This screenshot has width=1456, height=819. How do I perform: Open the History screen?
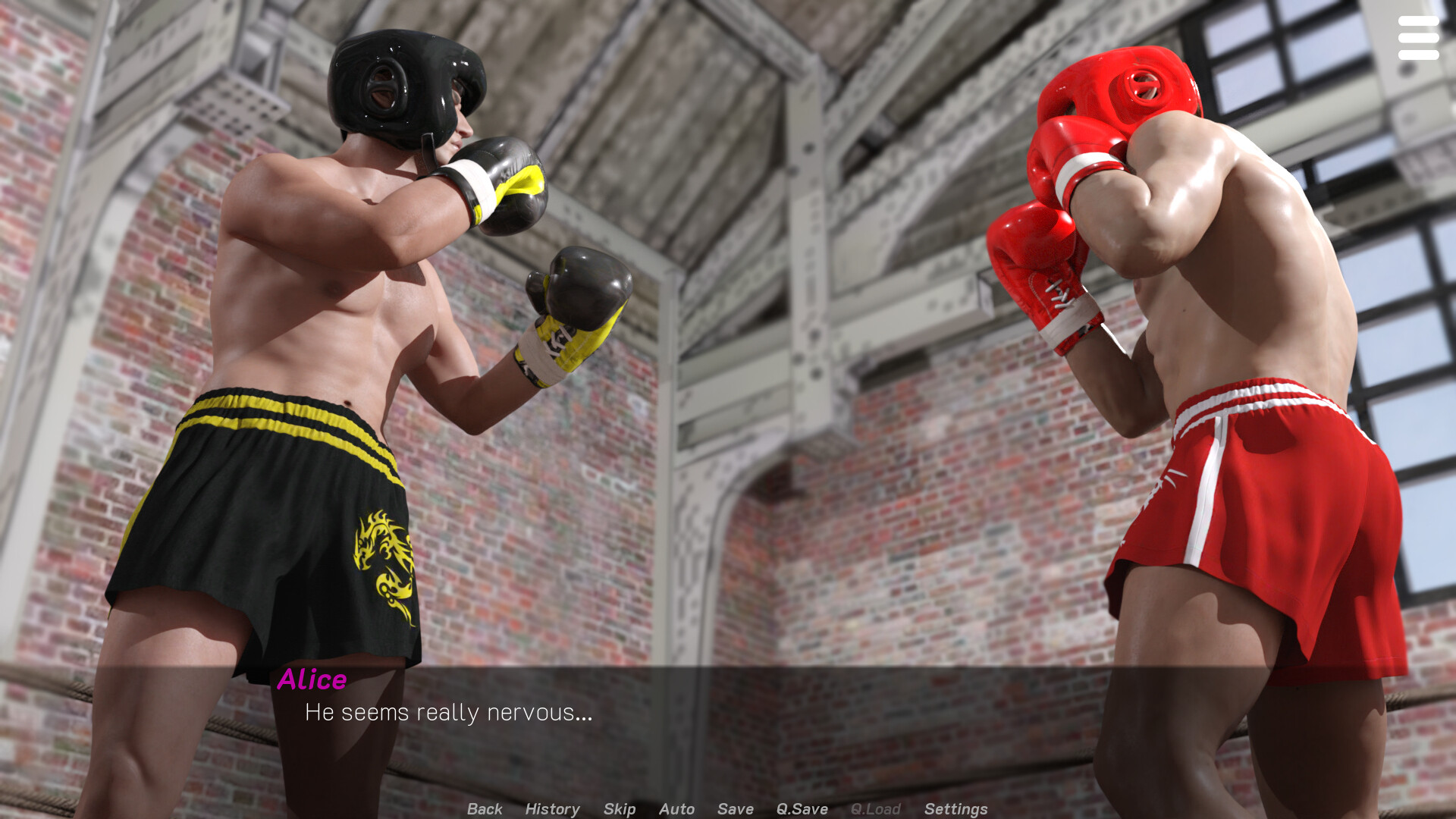551,809
